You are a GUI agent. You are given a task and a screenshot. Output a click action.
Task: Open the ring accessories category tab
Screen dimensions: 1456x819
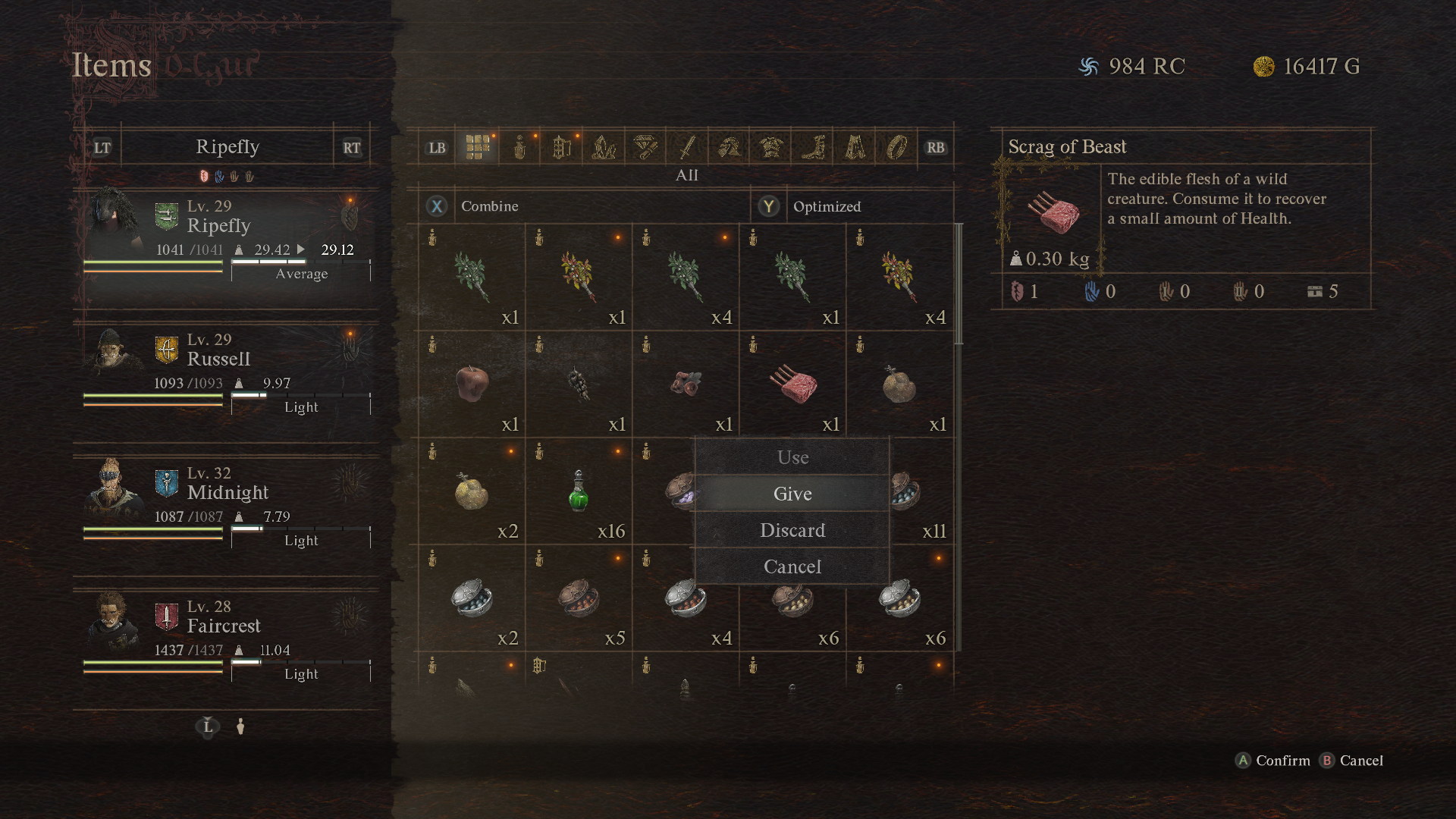(x=896, y=147)
